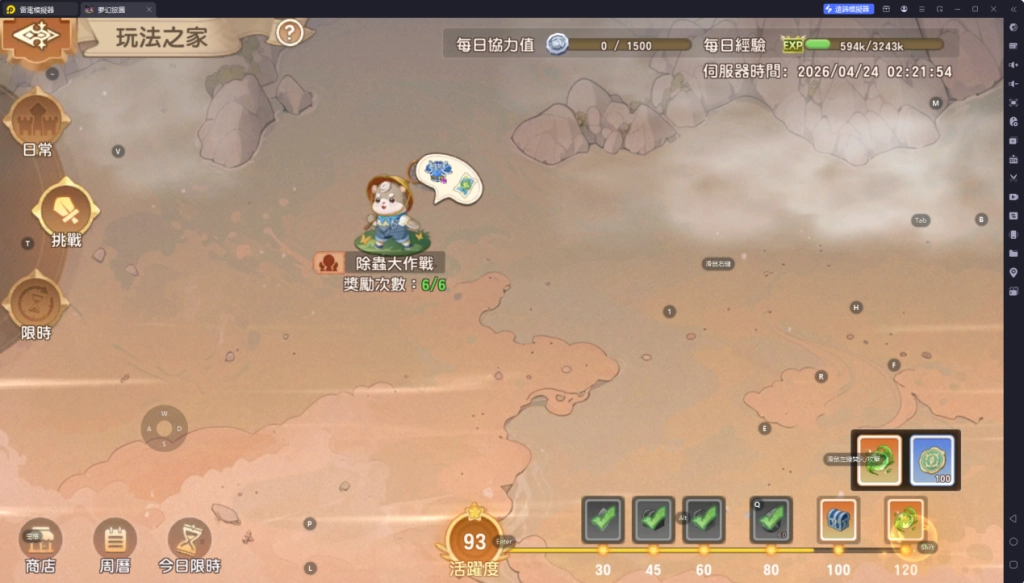
Task: Click the checked reward at 60 activity
Action: click(704, 519)
